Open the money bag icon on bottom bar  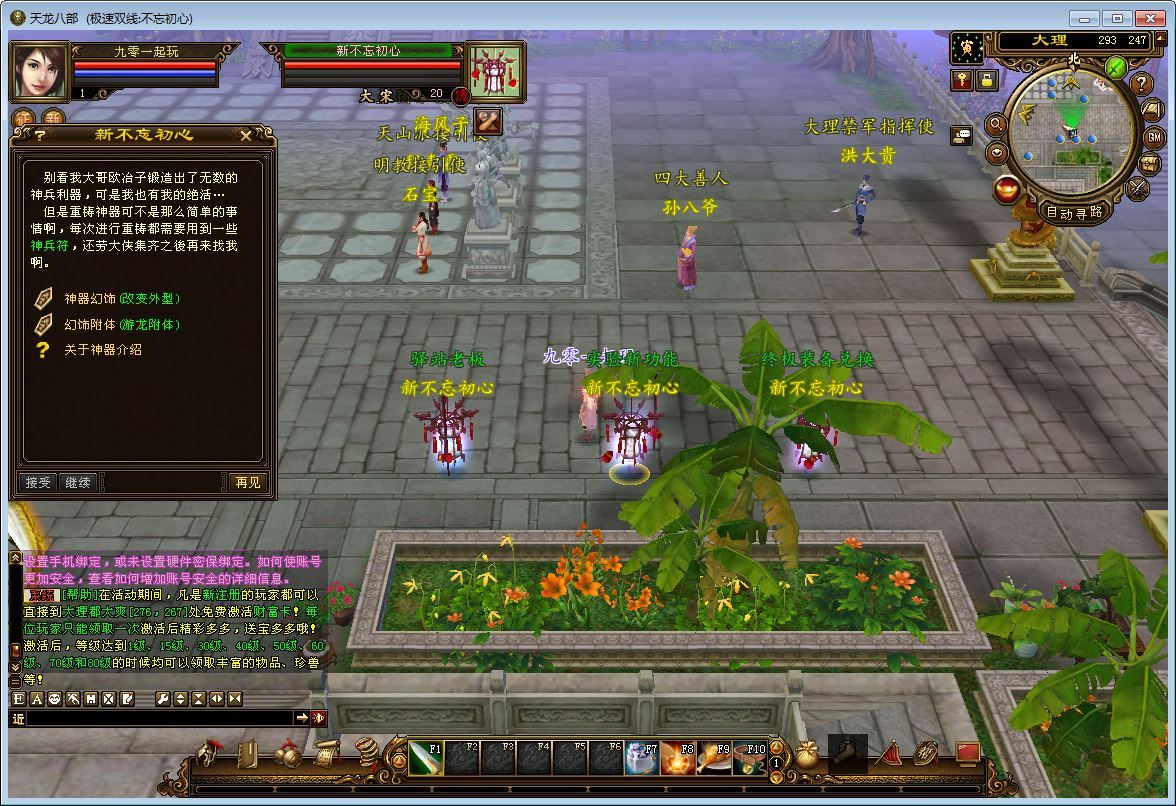pyautogui.click(x=807, y=755)
